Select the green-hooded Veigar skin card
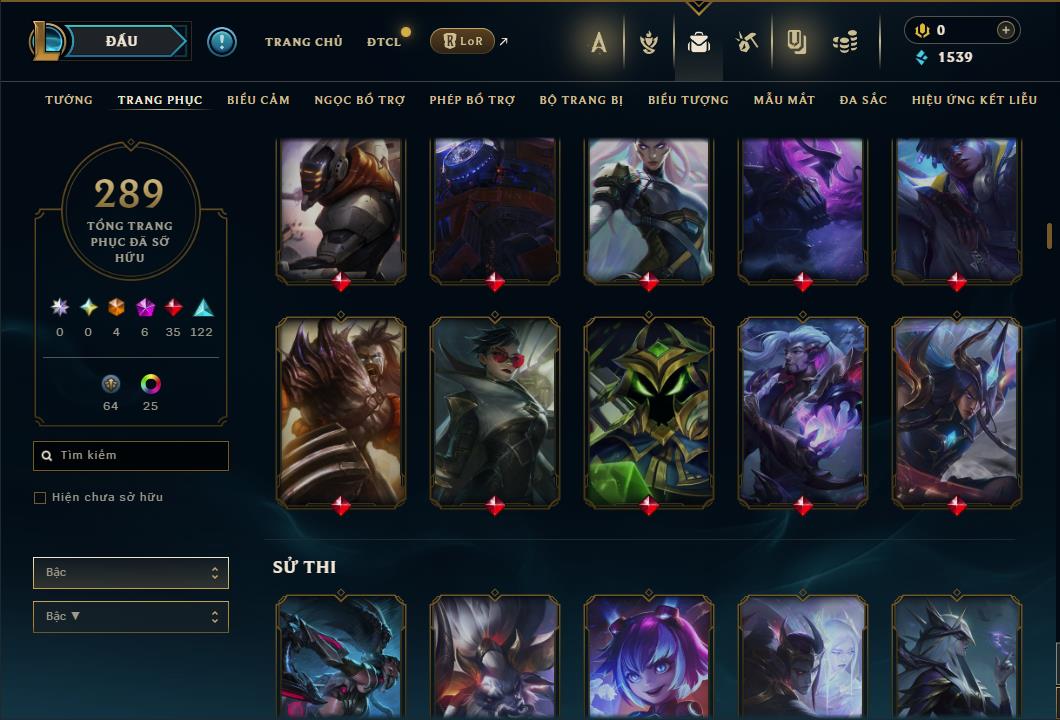The width and height of the screenshot is (1060, 720). pos(649,410)
